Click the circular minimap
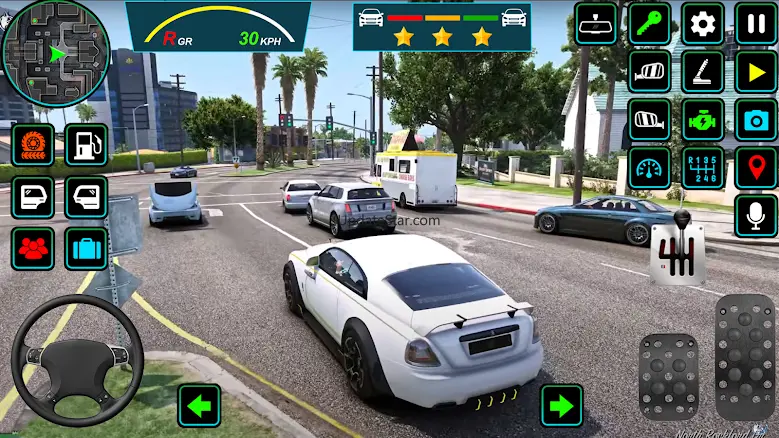 [x=54, y=53]
